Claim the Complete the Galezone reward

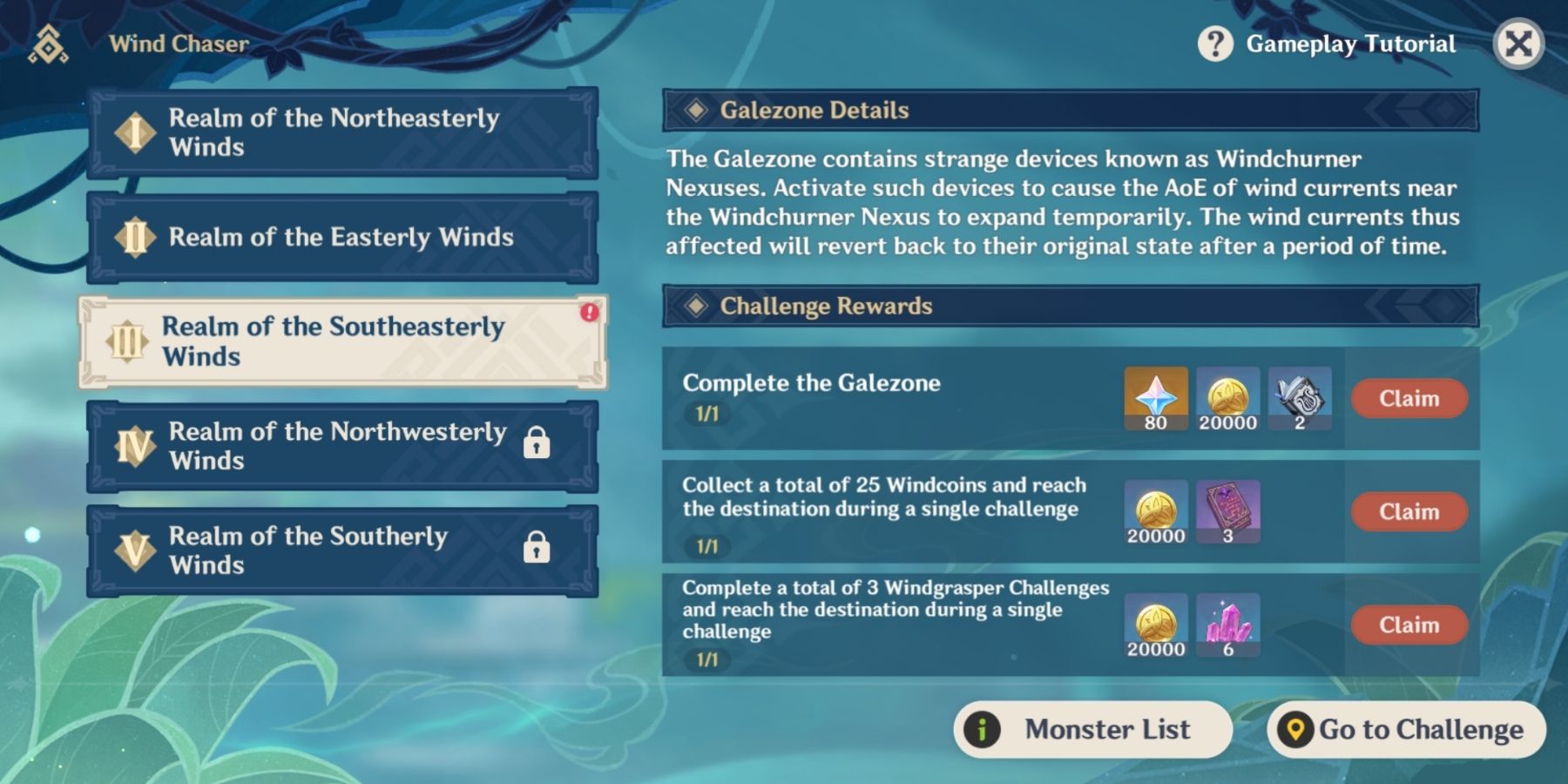pos(1409,398)
